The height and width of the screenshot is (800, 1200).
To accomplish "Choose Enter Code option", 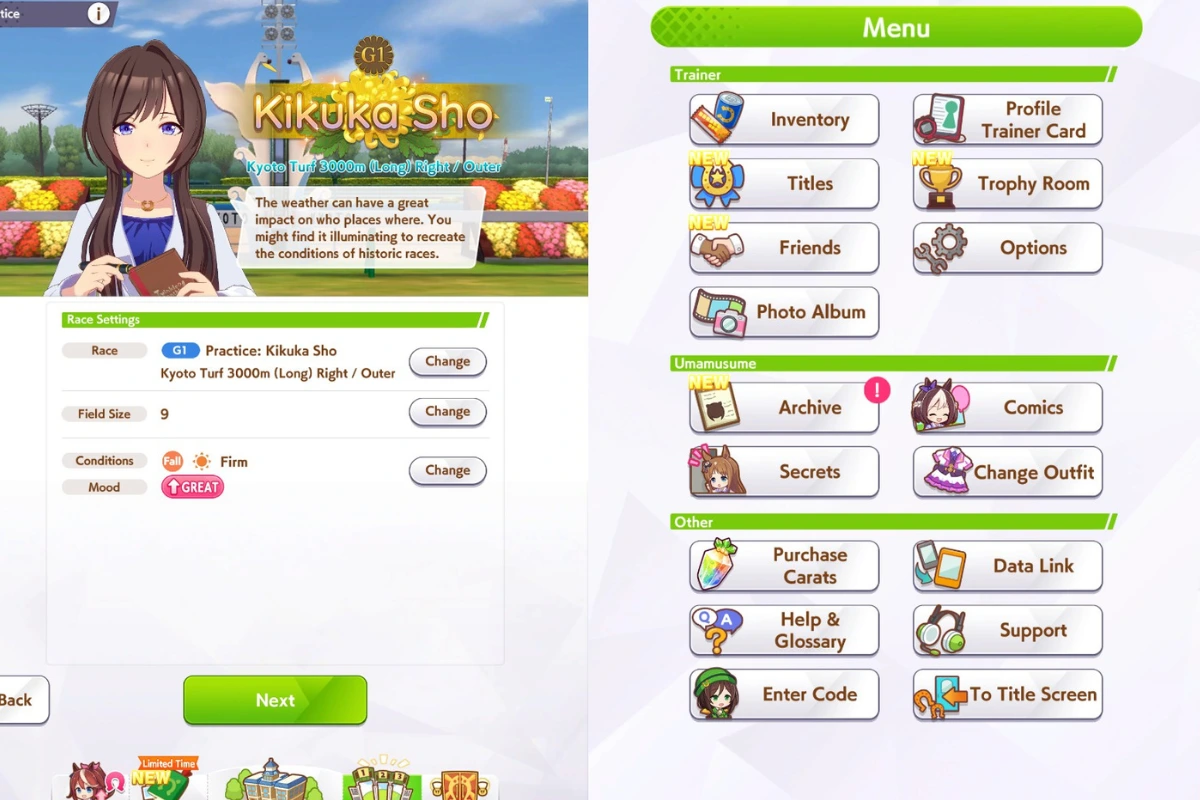I will click(x=784, y=695).
